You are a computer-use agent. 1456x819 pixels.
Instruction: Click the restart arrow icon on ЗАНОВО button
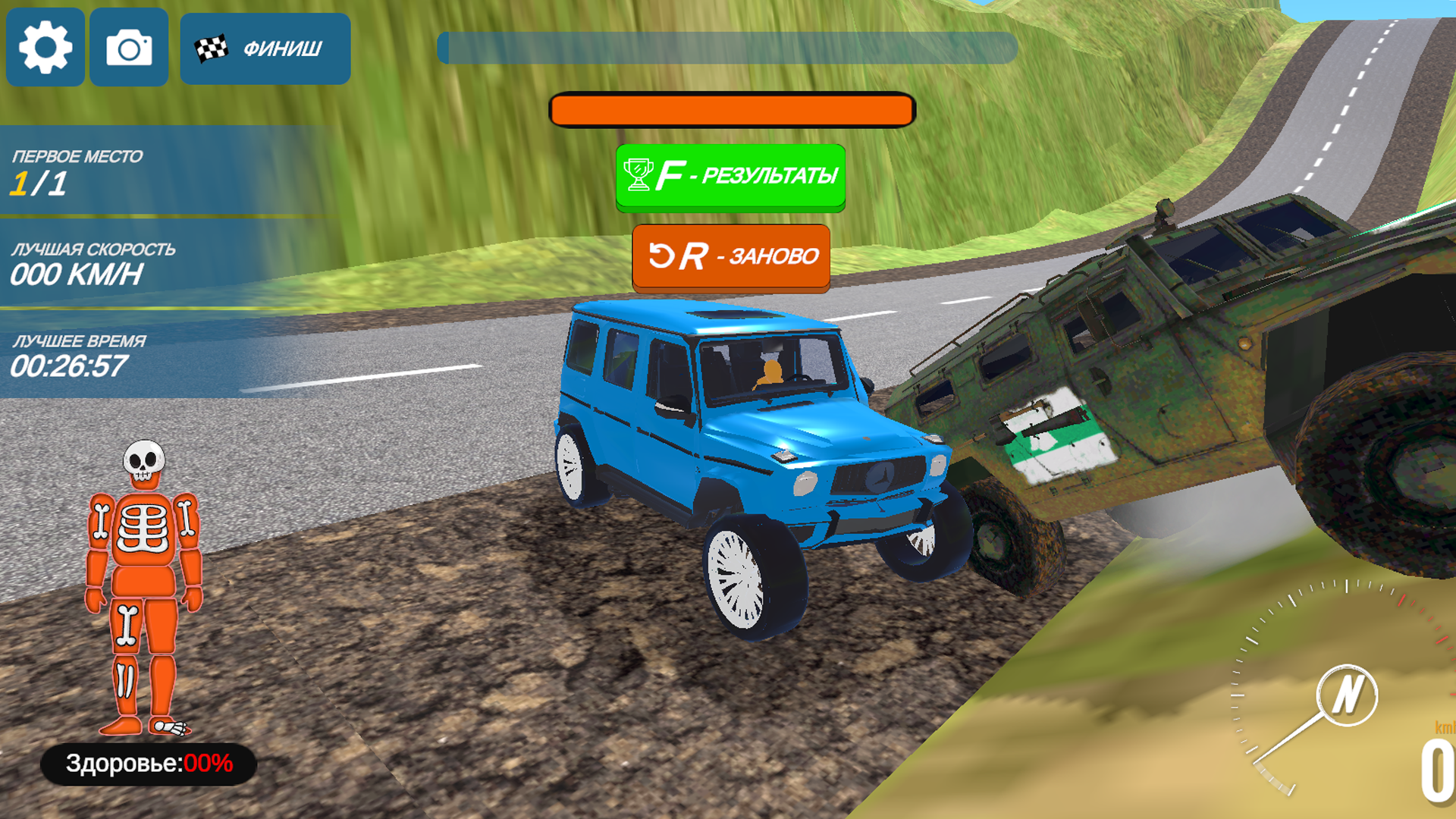(x=662, y=256)
